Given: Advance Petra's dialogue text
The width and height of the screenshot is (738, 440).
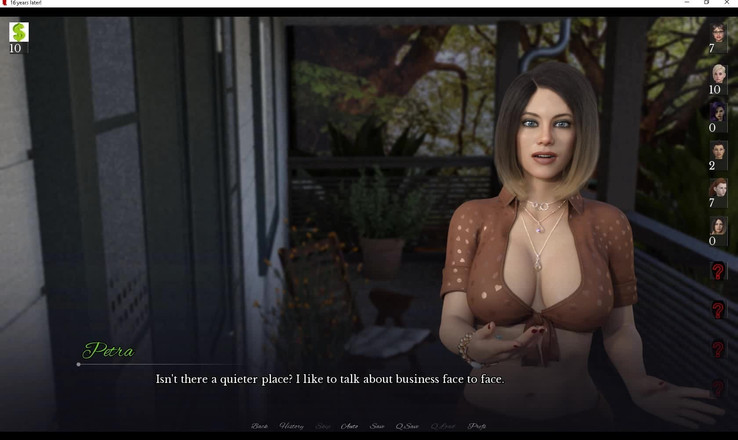Looking at the screenshot, I should (330, 380).
